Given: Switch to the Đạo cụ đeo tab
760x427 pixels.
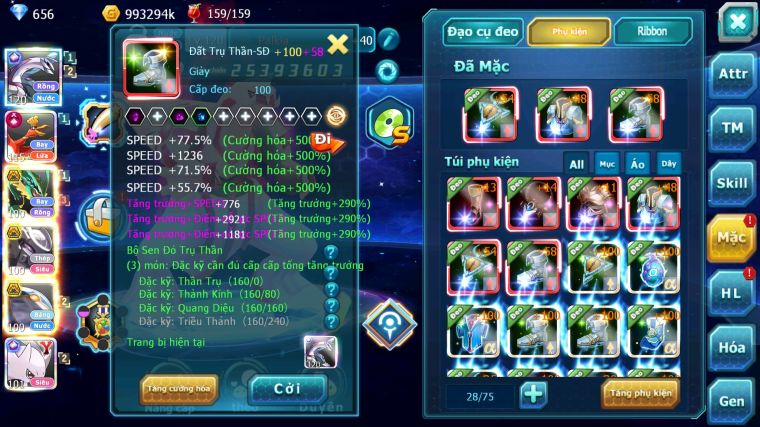Looking at the screenshot, I should pyautogui.click(x=483, y=32).
